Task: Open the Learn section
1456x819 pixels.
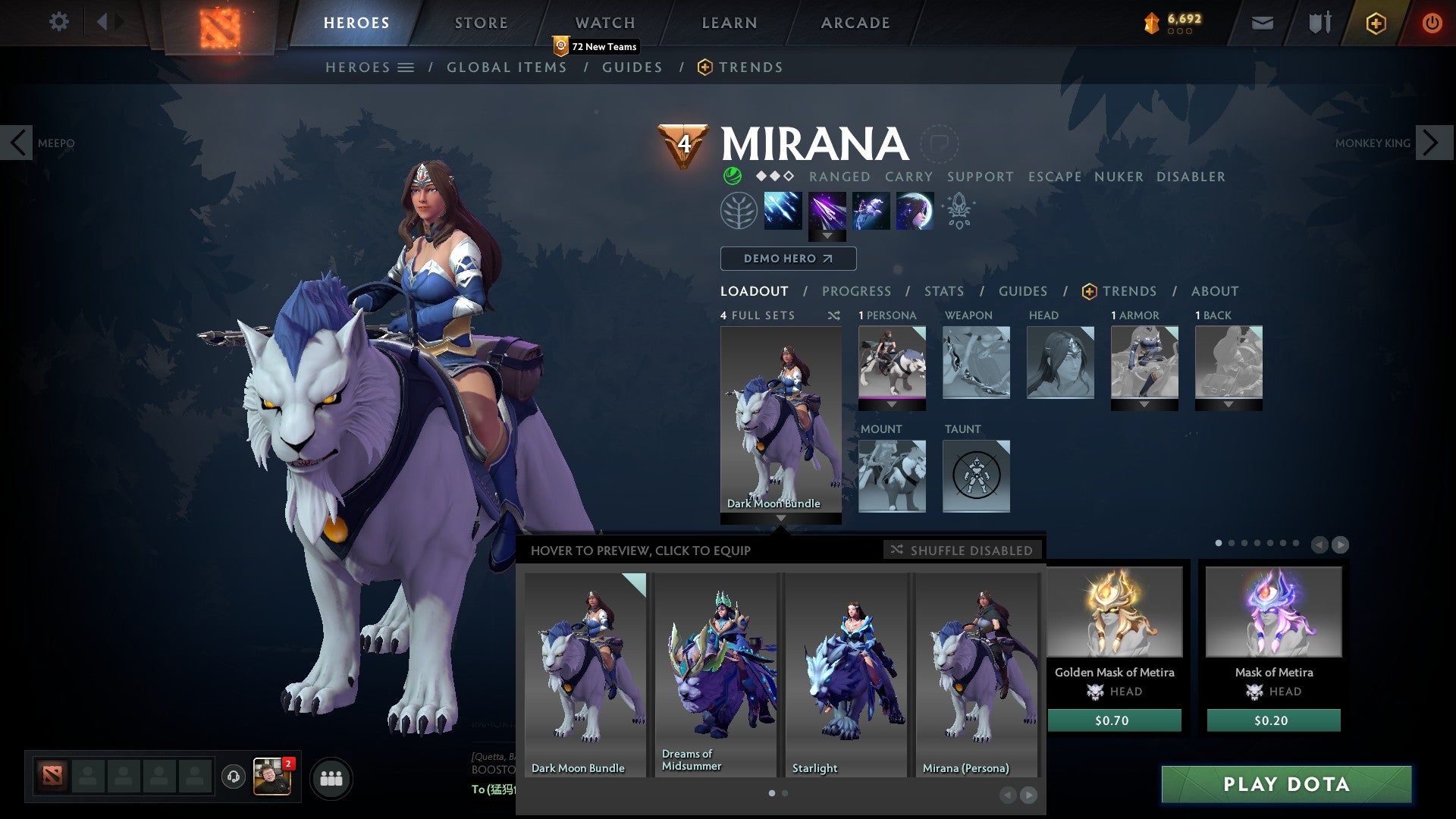Action: [730, 23]
